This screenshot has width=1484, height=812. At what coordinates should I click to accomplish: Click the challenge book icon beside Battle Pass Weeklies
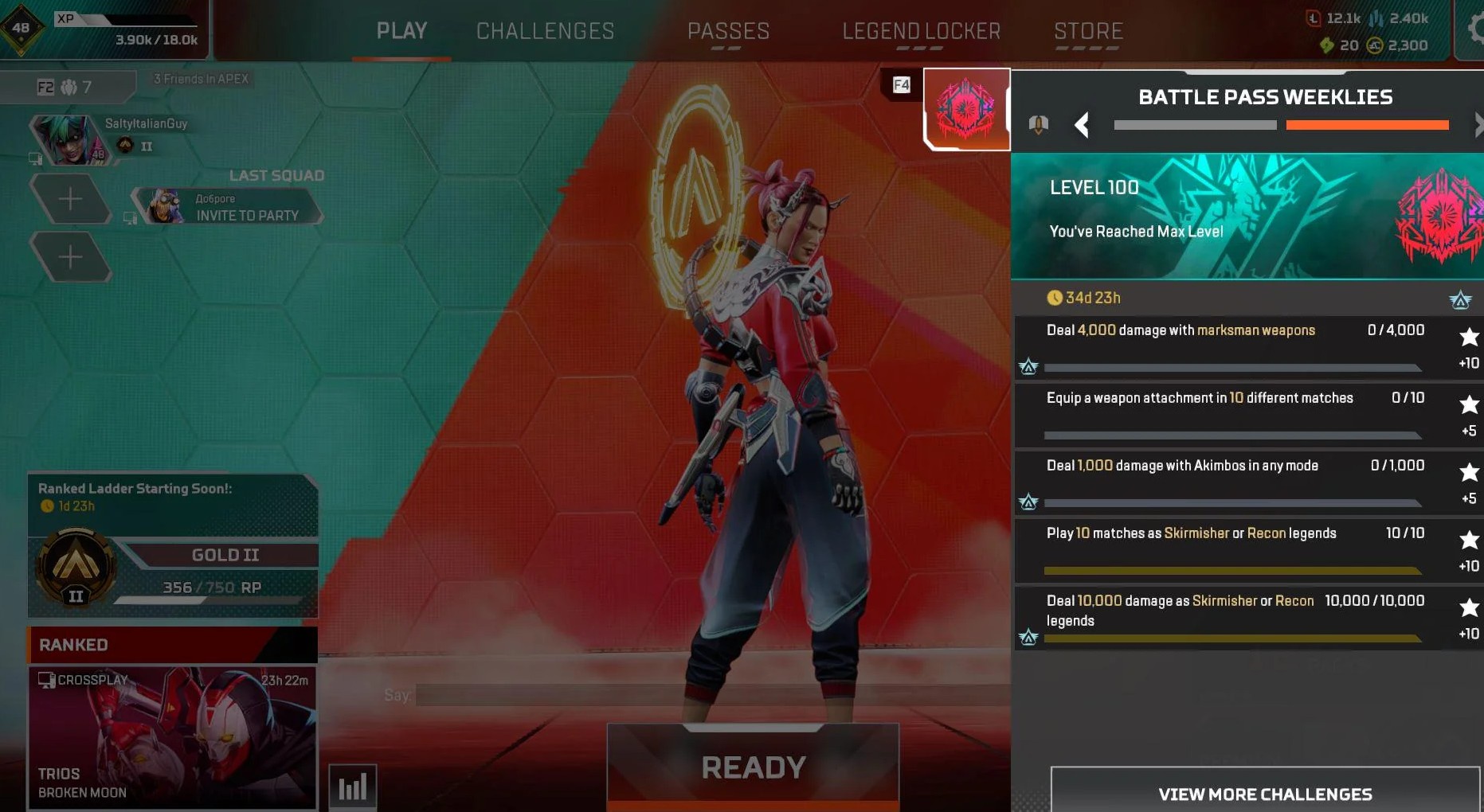point(1040,124)
